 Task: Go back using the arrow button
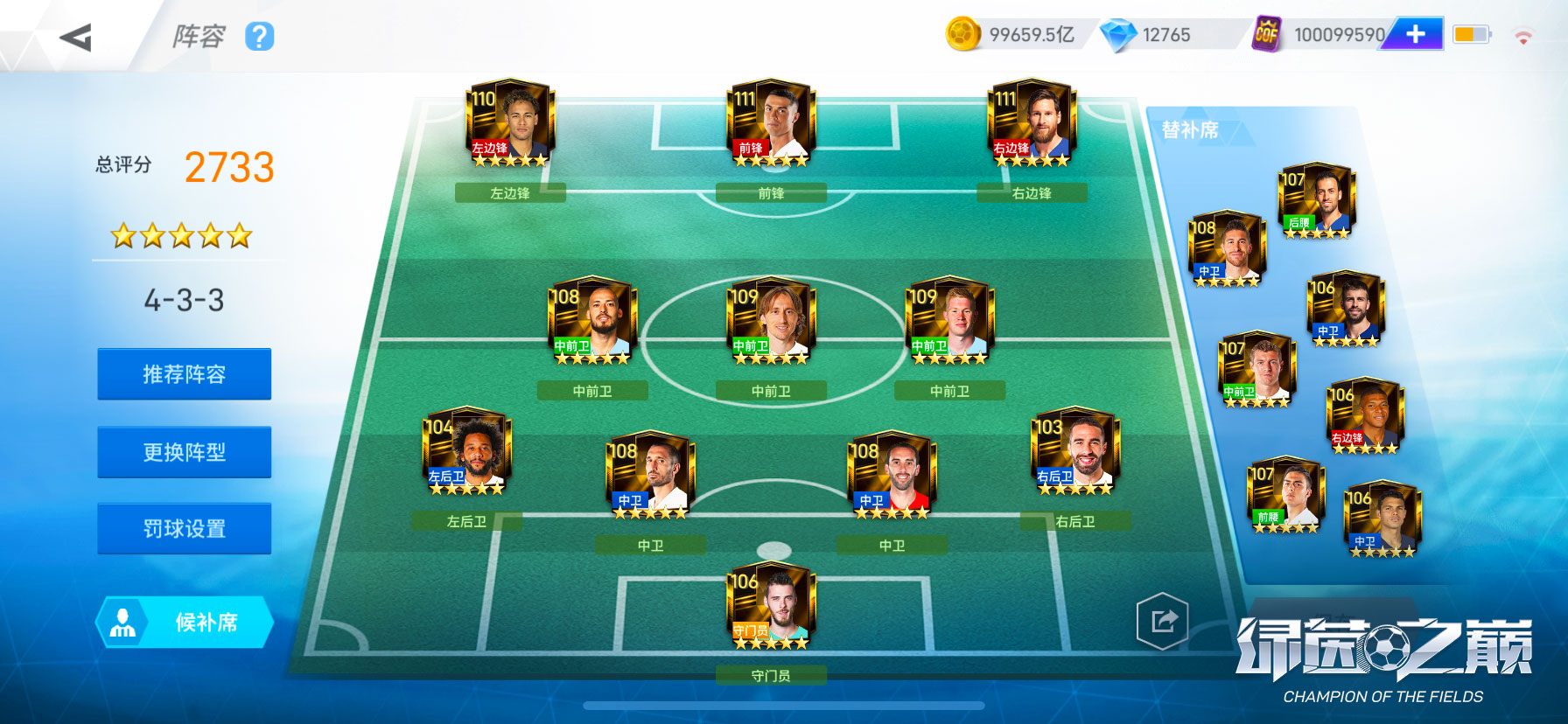pos(76,38)
